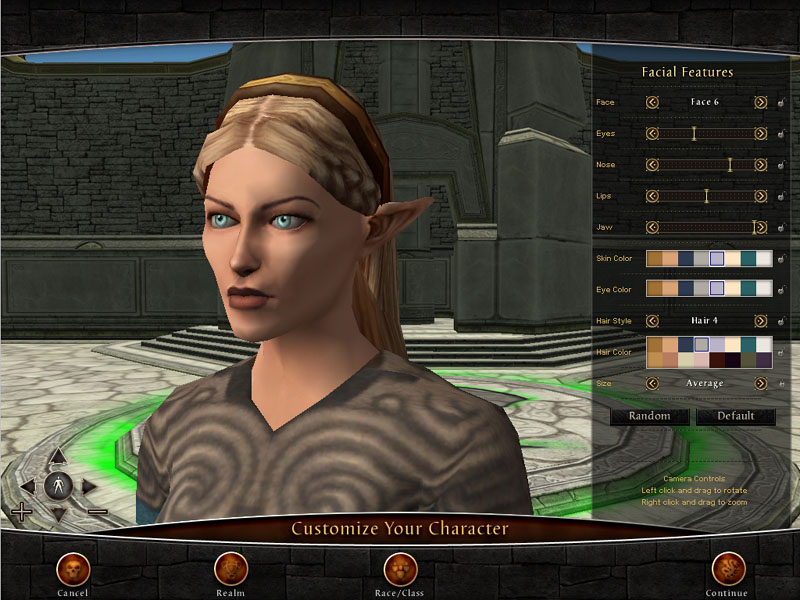800x600 pixels.
Task: Zoom the camera out with the minus button
Action: coord(97,512)
